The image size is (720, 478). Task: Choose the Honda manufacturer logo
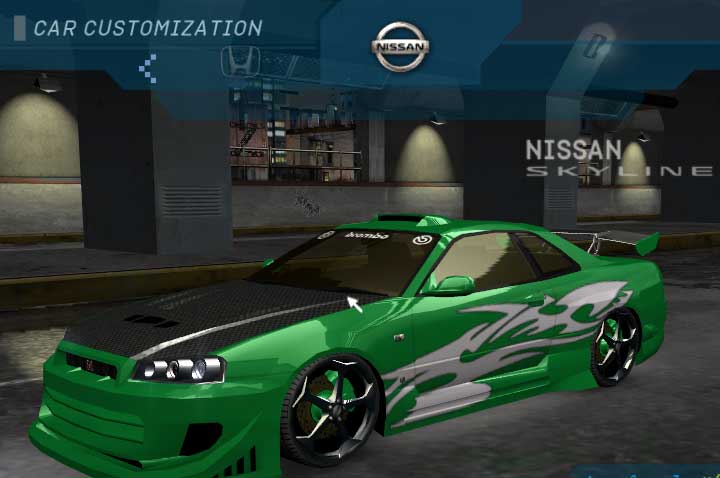(x=240, y=60)
